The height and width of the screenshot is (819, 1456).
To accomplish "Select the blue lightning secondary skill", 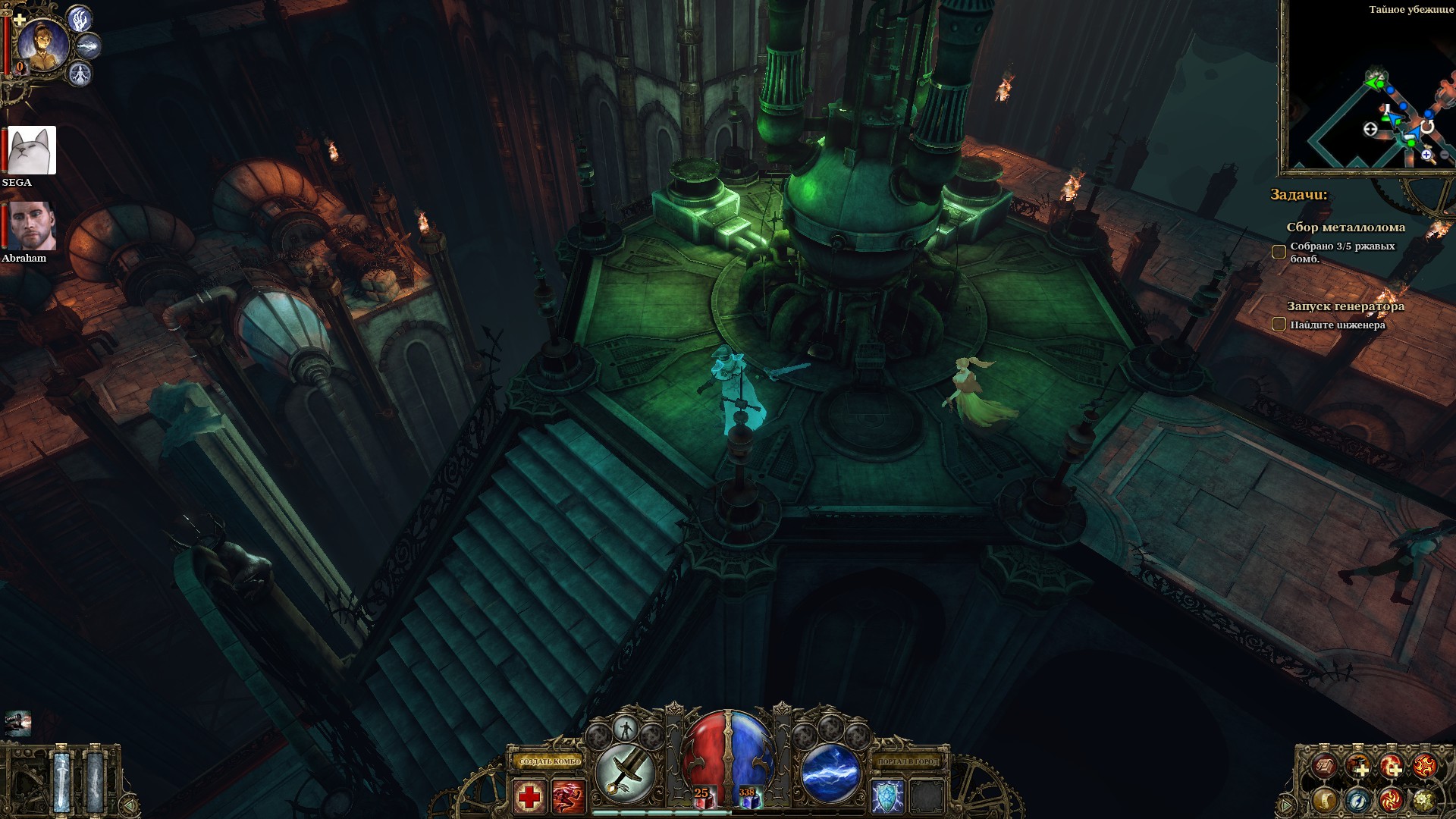I will (x=830, y=773).
